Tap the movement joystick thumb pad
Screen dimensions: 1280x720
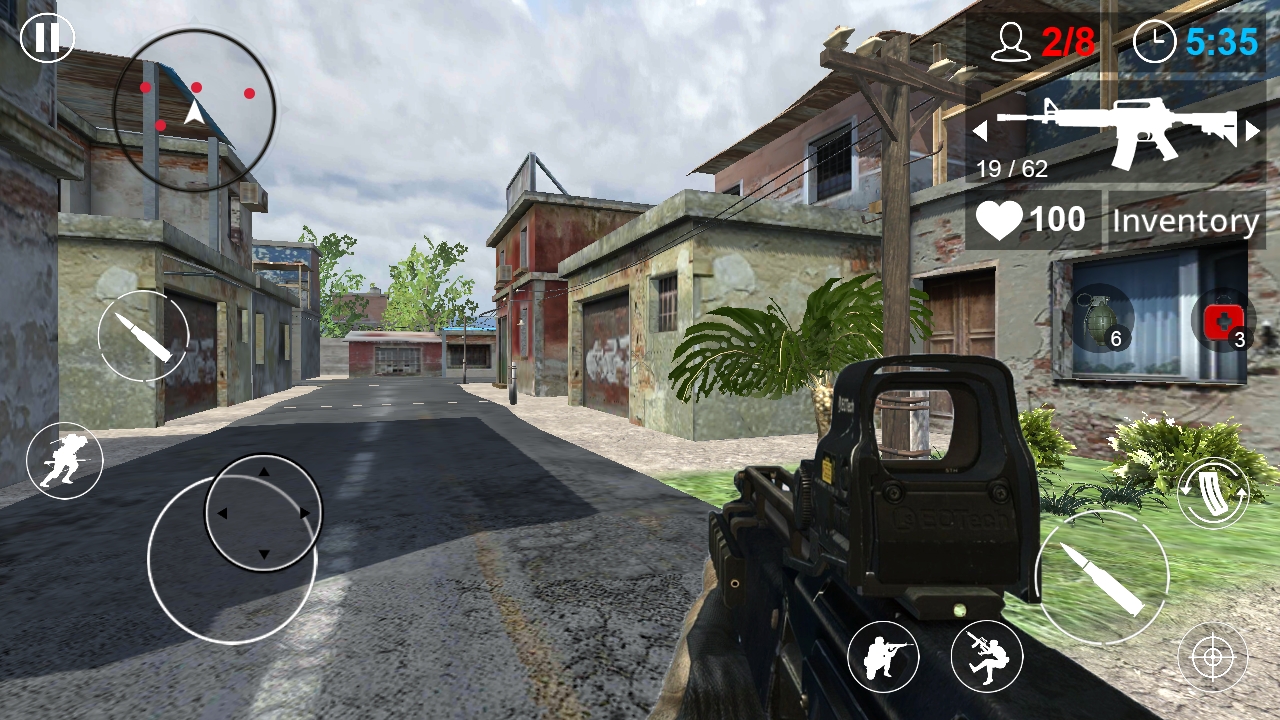click(x=263, y=513)
